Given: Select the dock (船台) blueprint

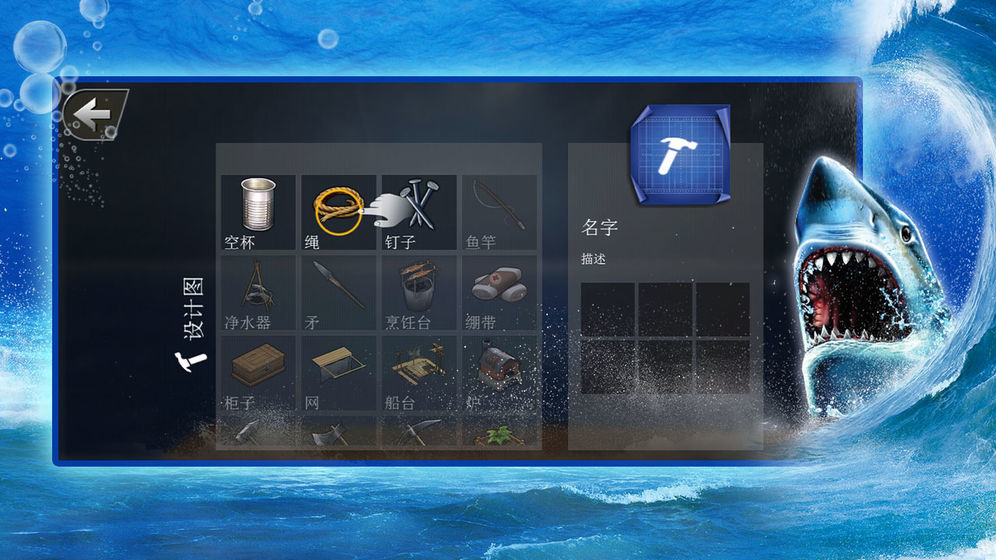Looking at the screenshot, I should [x=419, y=372].
